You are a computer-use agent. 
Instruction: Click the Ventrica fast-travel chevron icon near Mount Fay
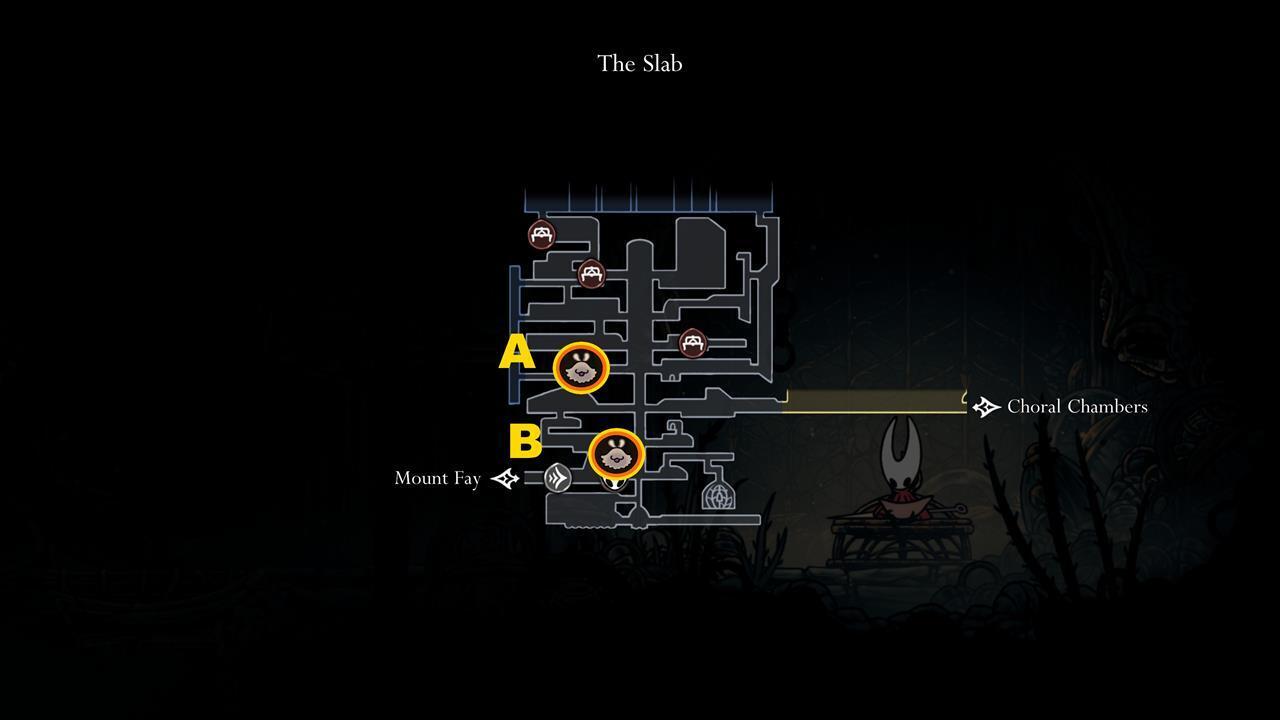tap(556, 478)
